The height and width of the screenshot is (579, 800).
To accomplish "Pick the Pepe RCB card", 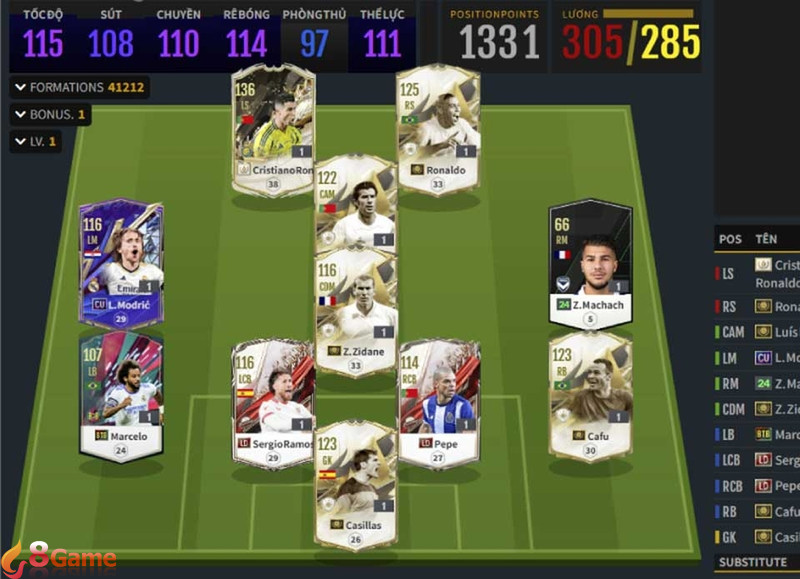I will click(x=439, y=400).
